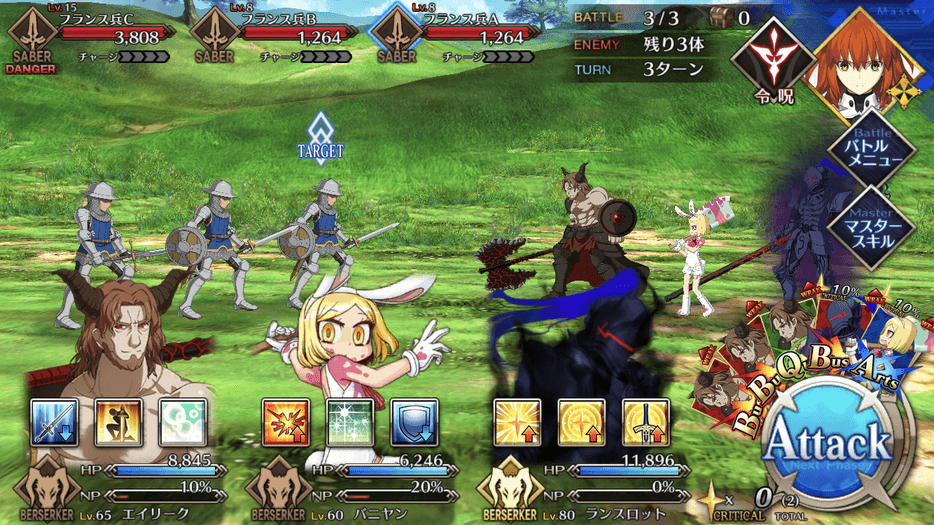Screen dimensions: 934x525
Task: Activate バニヤン's green sparkle skill
Action: pyautogui.click(x=350, y=422)
